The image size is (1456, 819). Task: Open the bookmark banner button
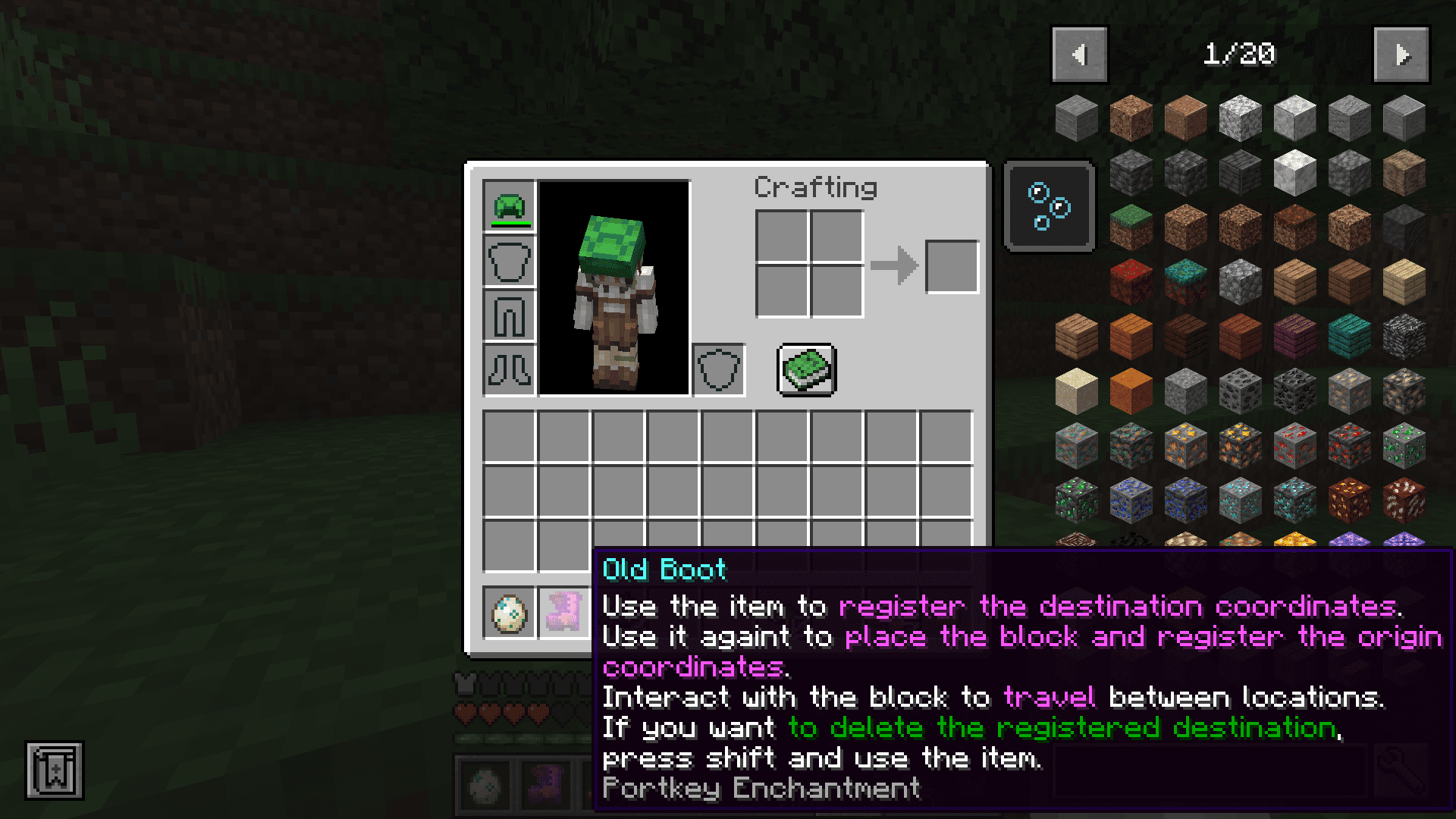coord(55,770)
